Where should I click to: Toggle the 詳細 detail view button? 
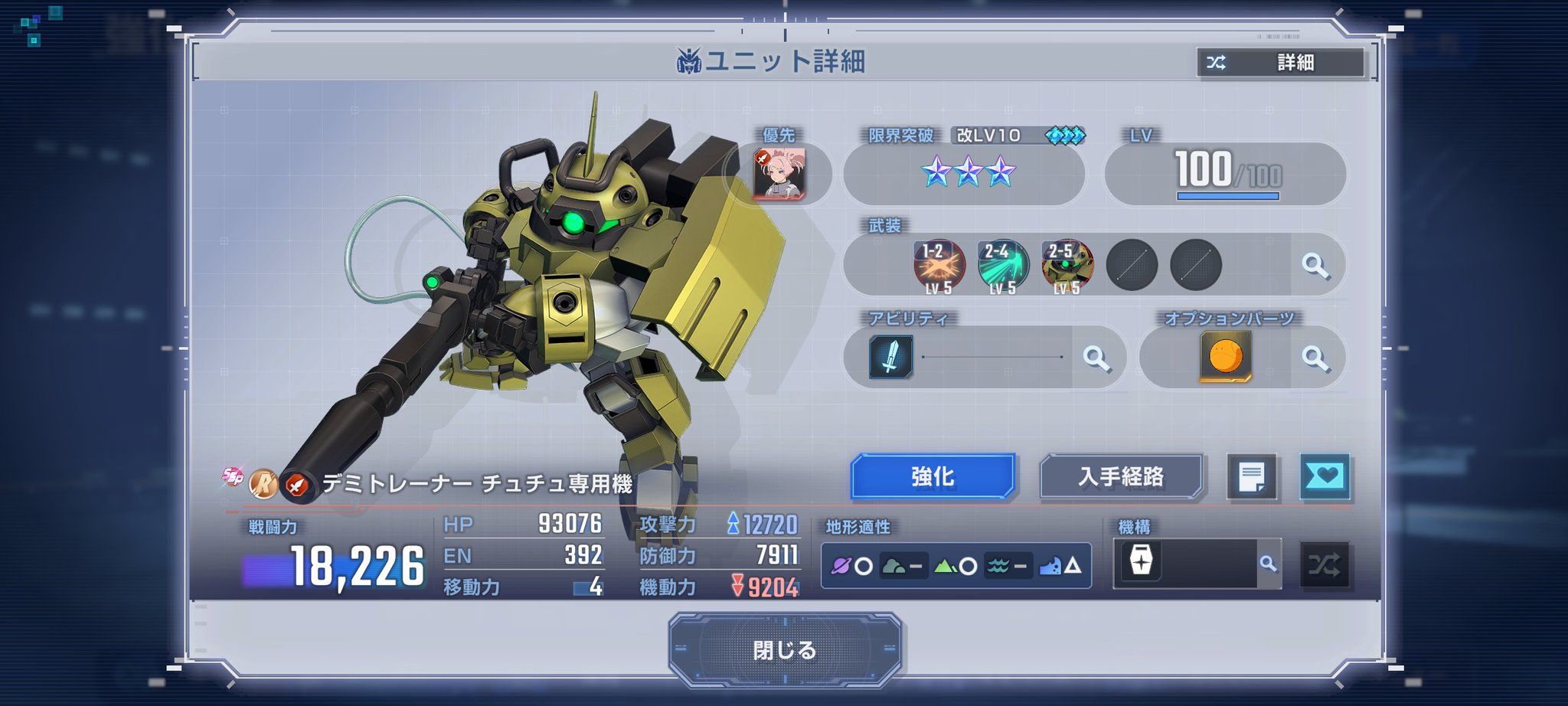[1281, 63]
